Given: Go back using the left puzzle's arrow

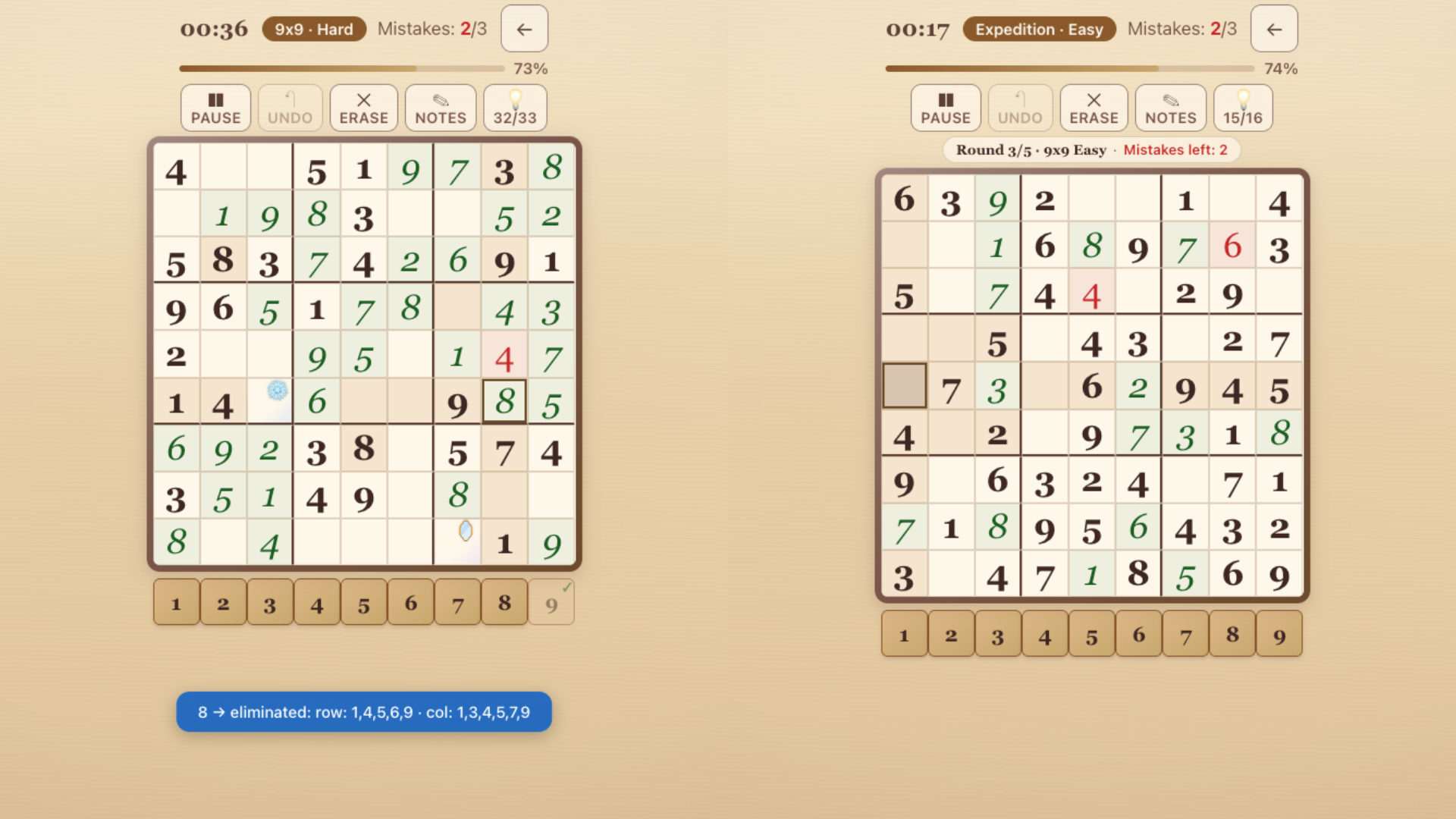Looking at the screenshot, I should point(525,29).
